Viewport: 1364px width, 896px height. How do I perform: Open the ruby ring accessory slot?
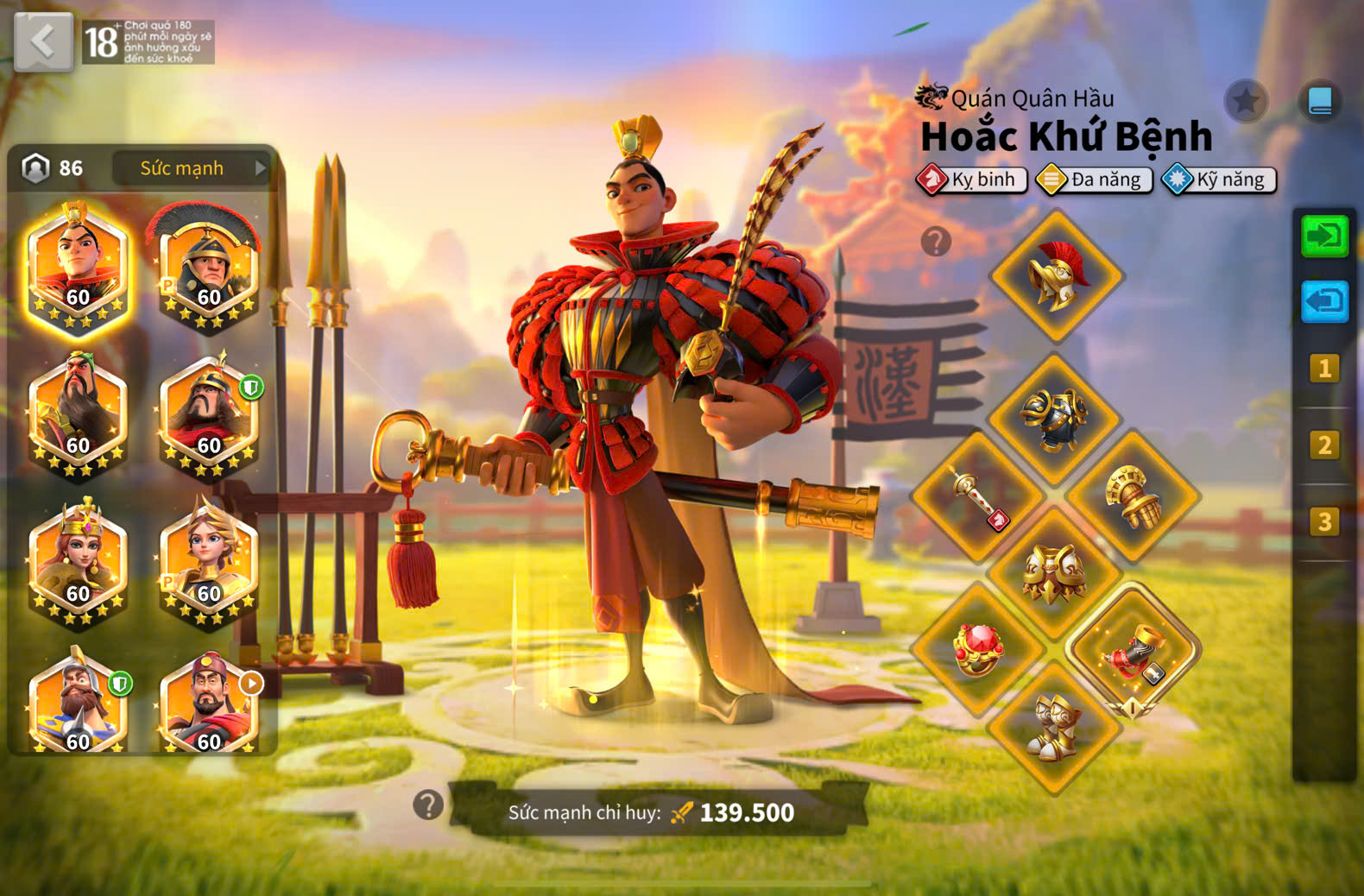978,648
